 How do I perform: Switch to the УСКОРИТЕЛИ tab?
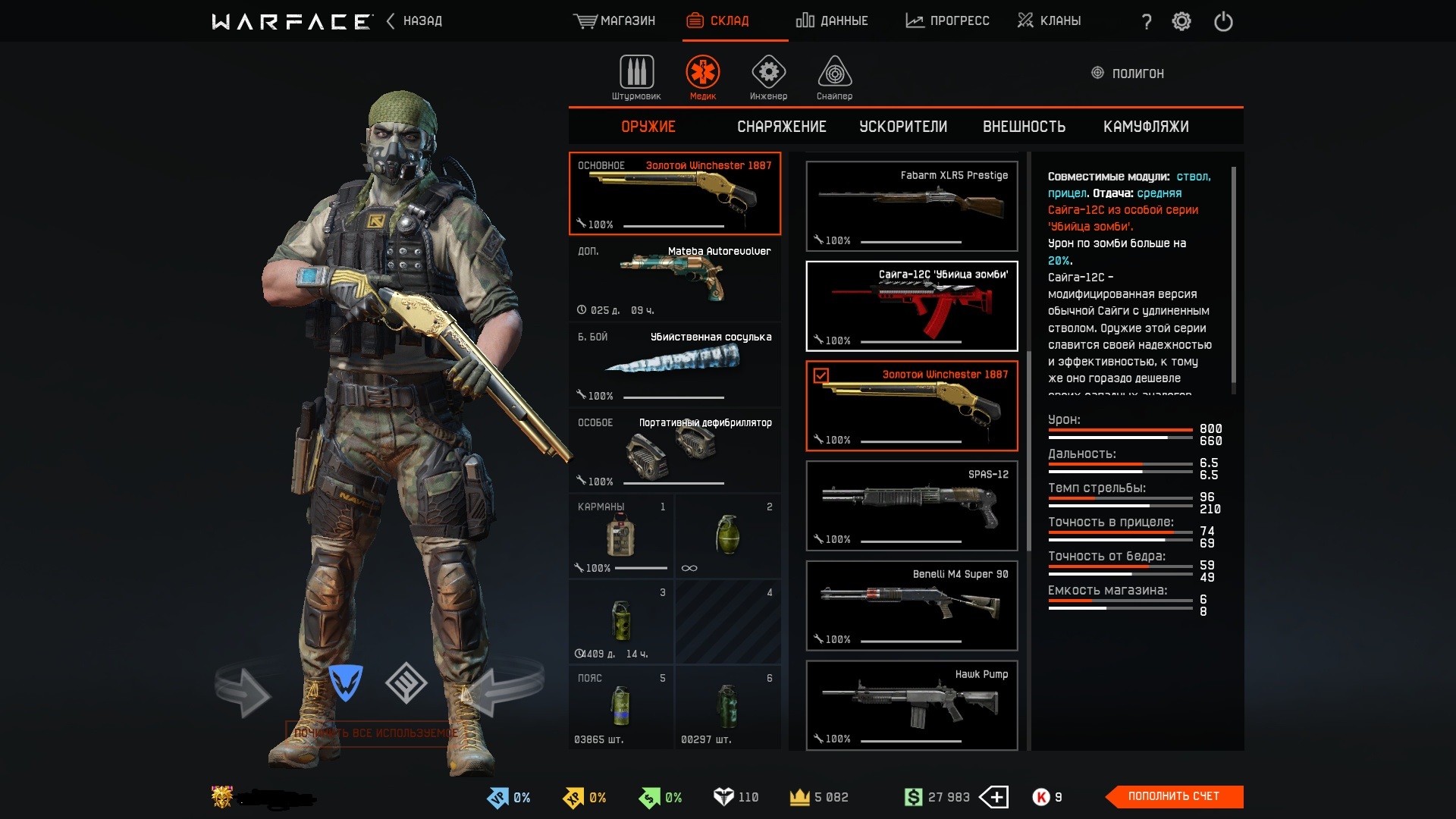pos(902,127)
